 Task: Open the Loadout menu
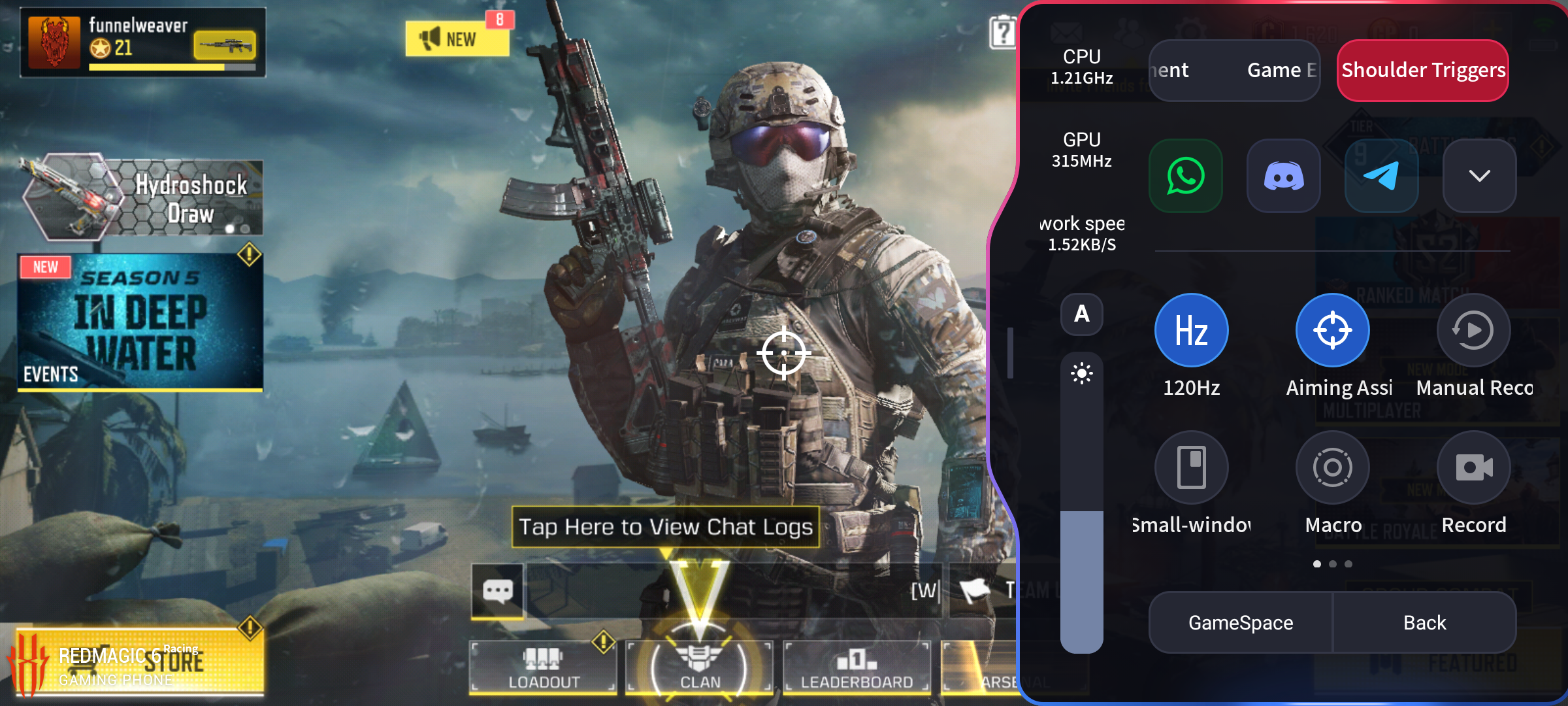point(544,667)
